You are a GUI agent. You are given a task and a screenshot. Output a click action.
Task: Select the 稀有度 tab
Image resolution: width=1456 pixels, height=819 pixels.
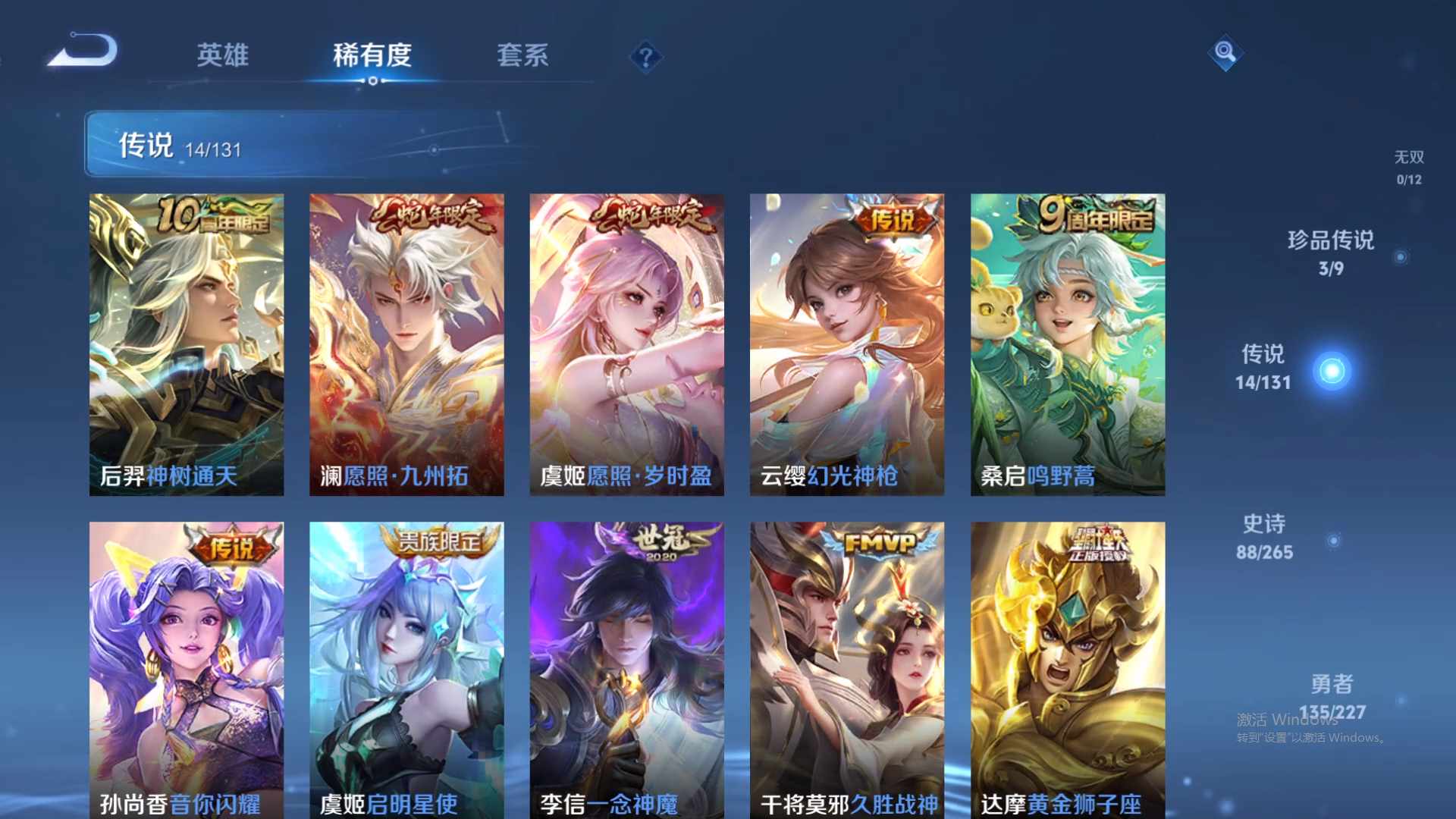click(x=371, y=55)
